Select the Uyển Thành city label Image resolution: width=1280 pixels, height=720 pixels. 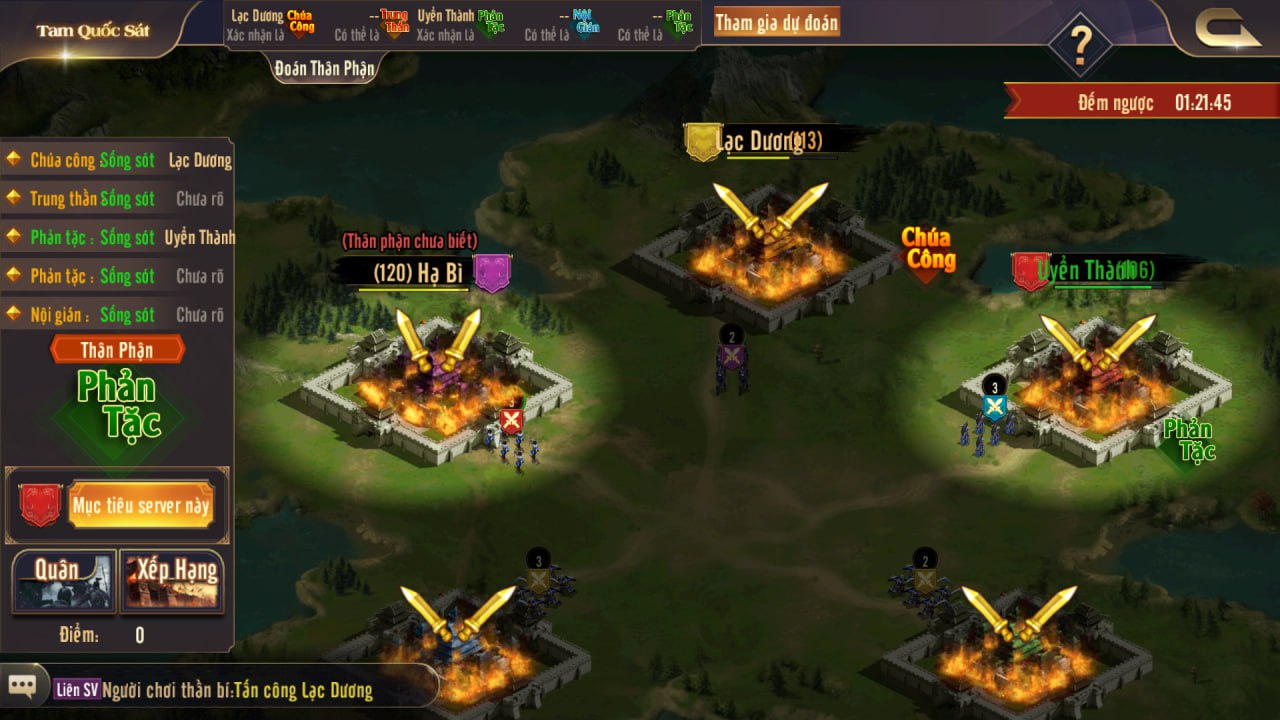coord(1096,270)
